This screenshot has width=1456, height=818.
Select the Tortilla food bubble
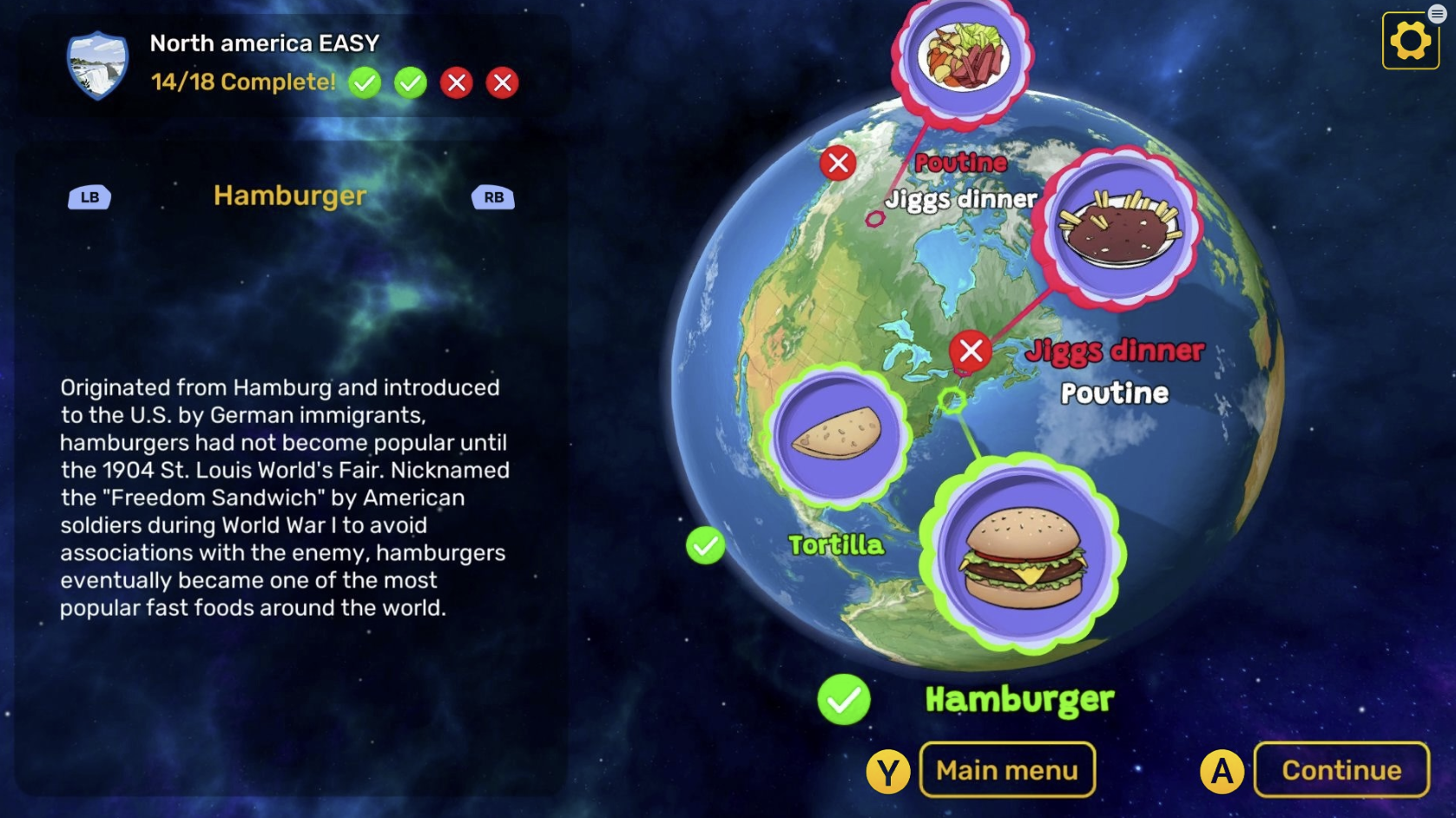[x=837, y=433]
